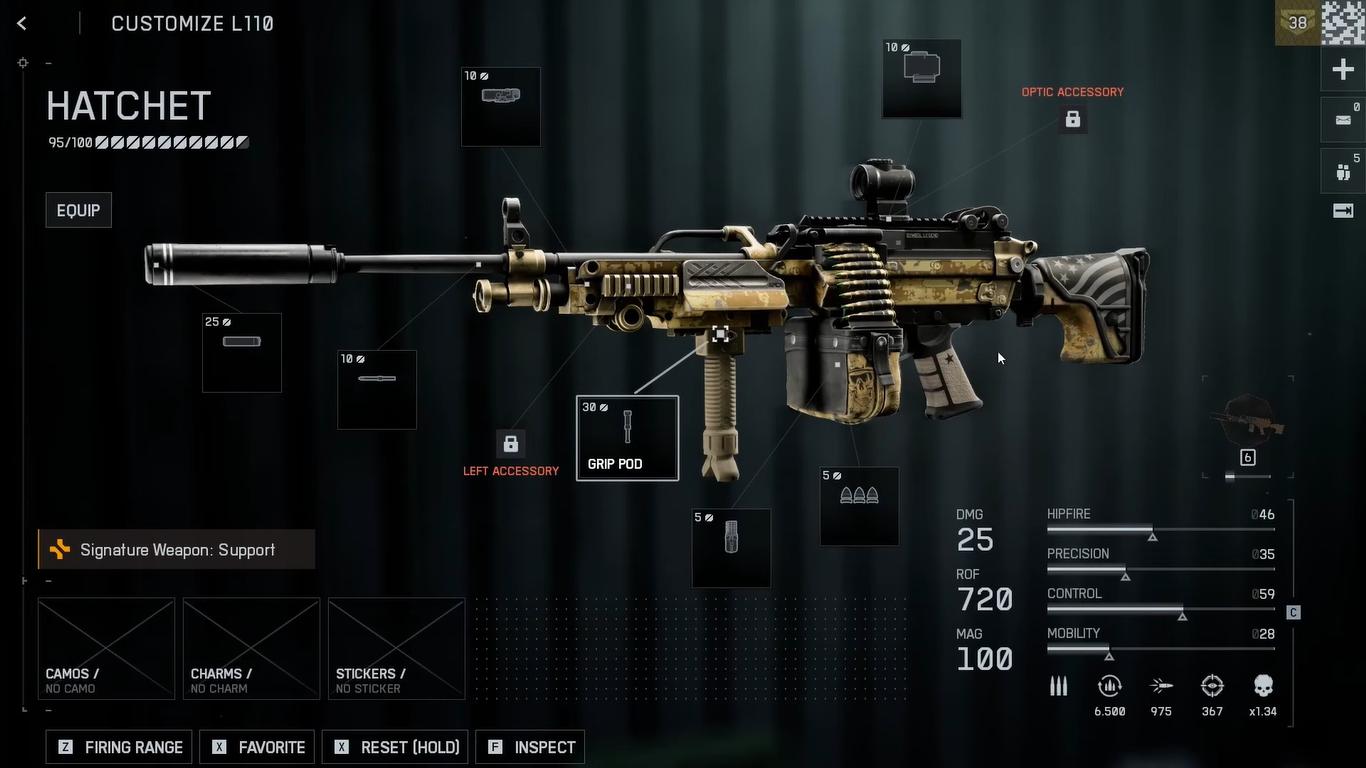Equip the Hatchet weapon build

(x=78, y=210)
